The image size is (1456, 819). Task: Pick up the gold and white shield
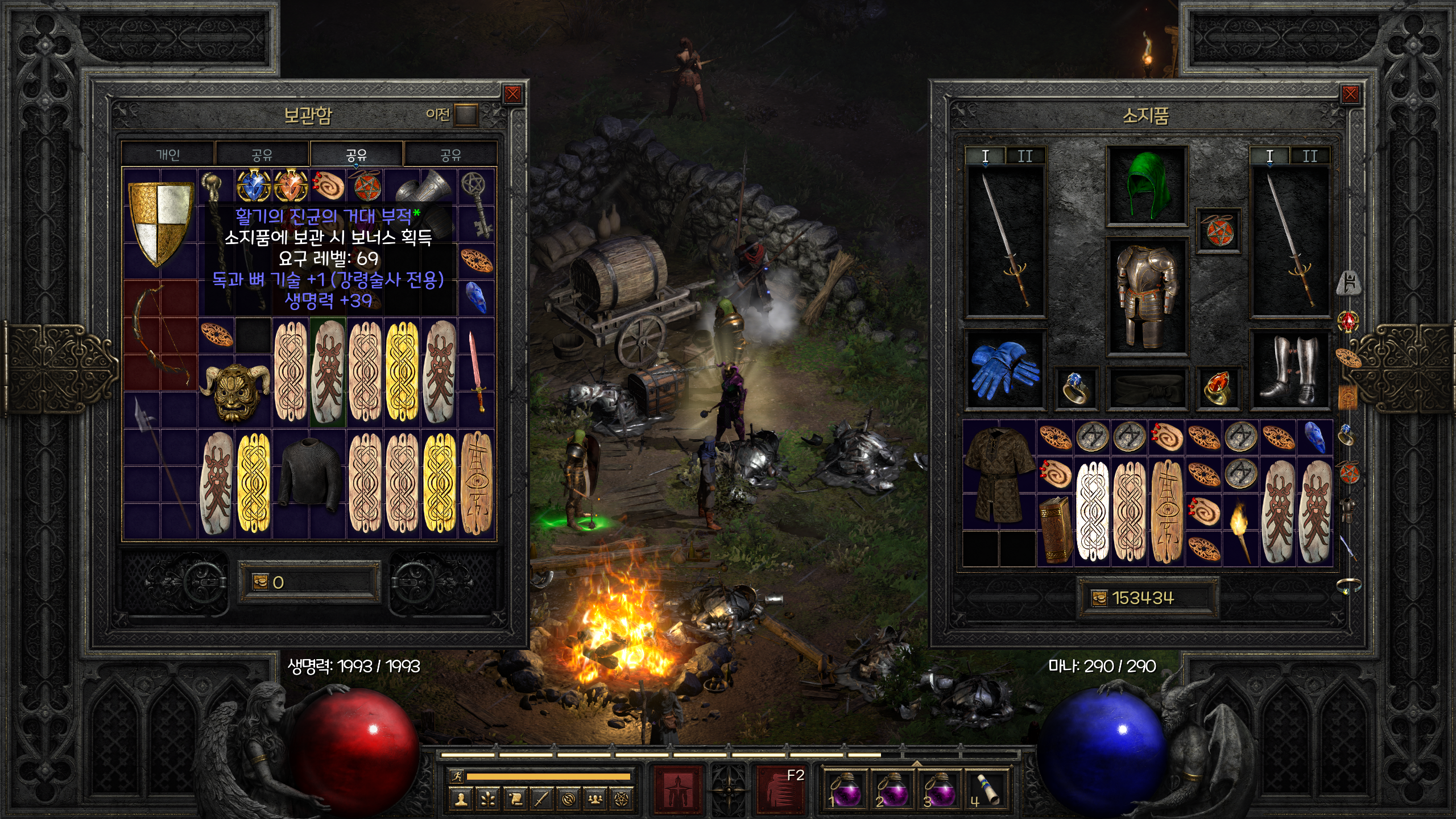point(160,223)
